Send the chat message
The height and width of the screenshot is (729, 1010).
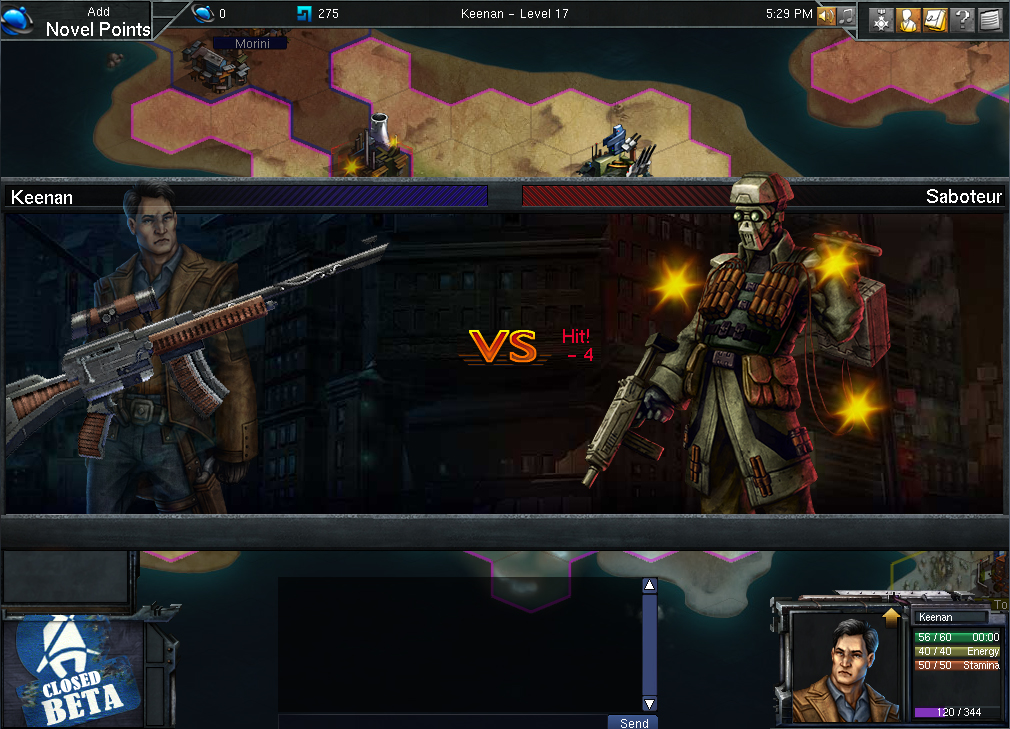click(633, 722)
